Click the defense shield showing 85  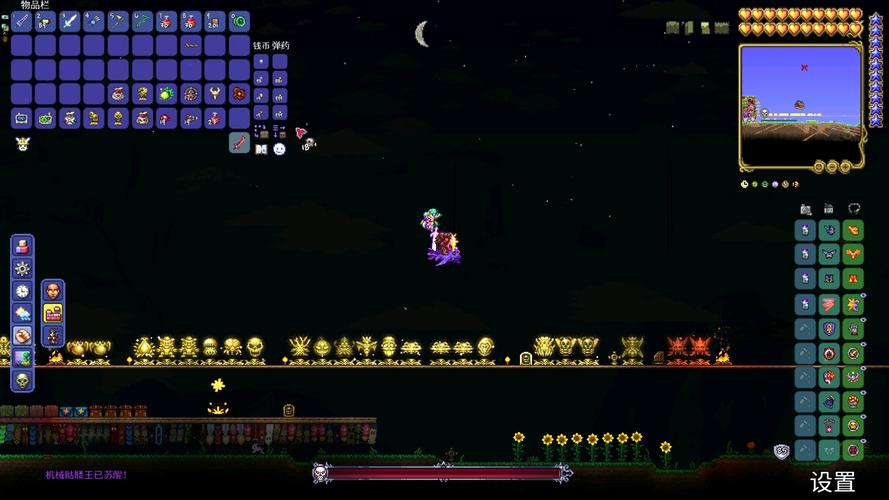pos(781,451)
